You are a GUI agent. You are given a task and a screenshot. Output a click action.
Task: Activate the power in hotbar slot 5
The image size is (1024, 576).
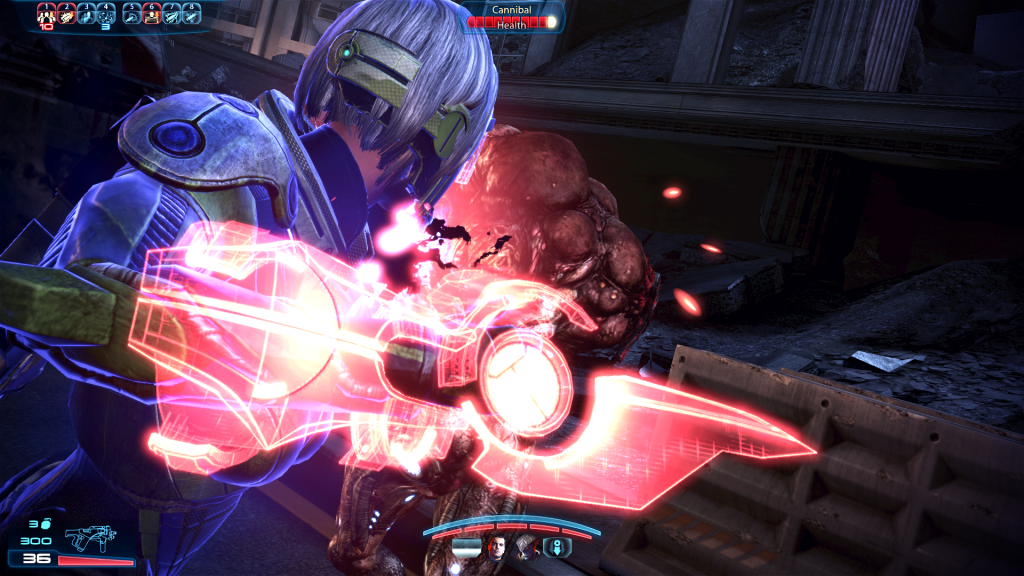(131, 13)
